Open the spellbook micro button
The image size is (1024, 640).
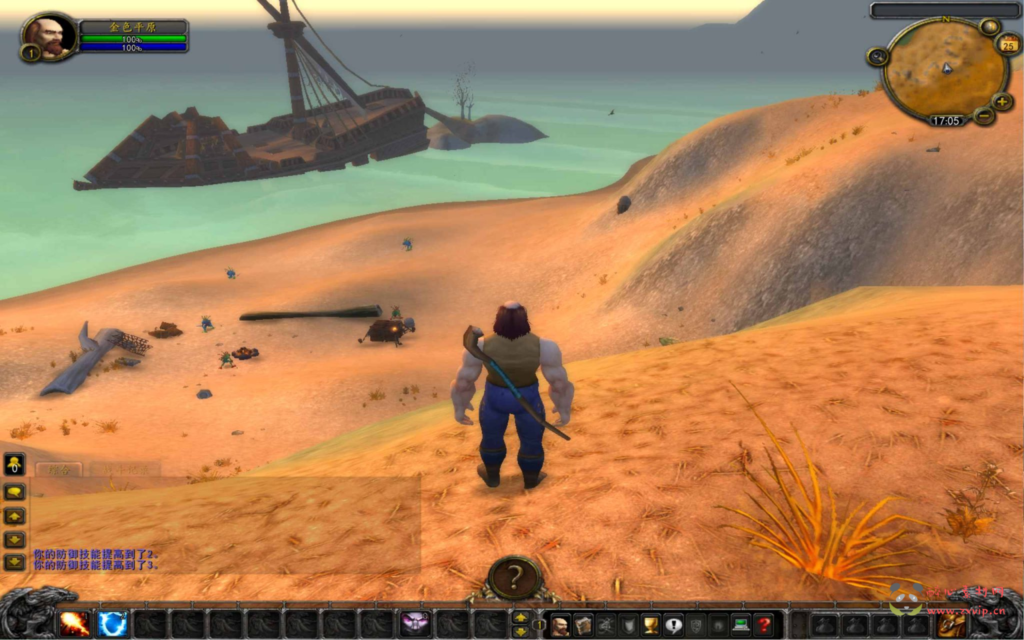tap(583, 625)
